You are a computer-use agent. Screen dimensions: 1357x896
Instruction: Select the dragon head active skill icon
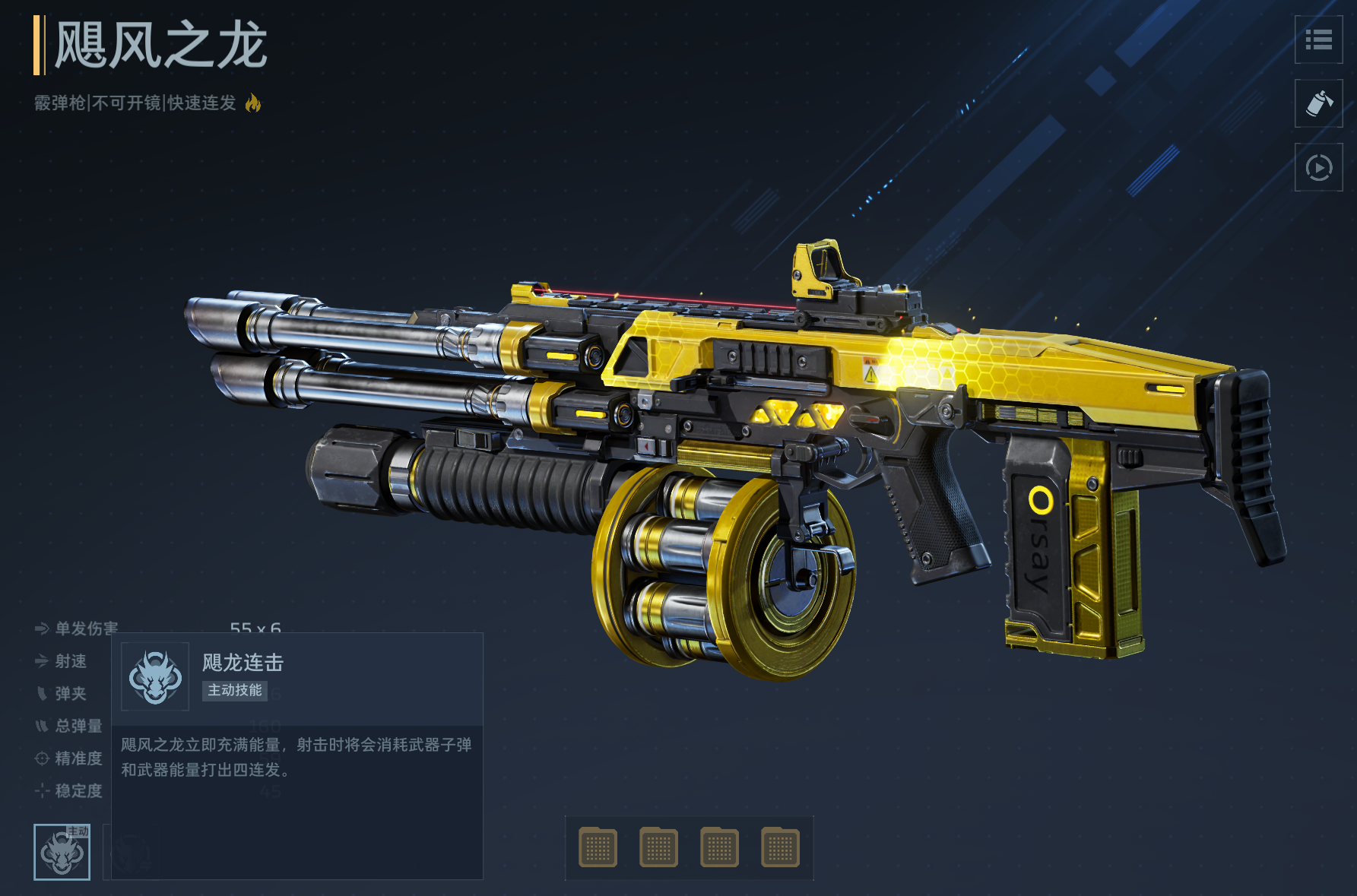tap(62, 852)
